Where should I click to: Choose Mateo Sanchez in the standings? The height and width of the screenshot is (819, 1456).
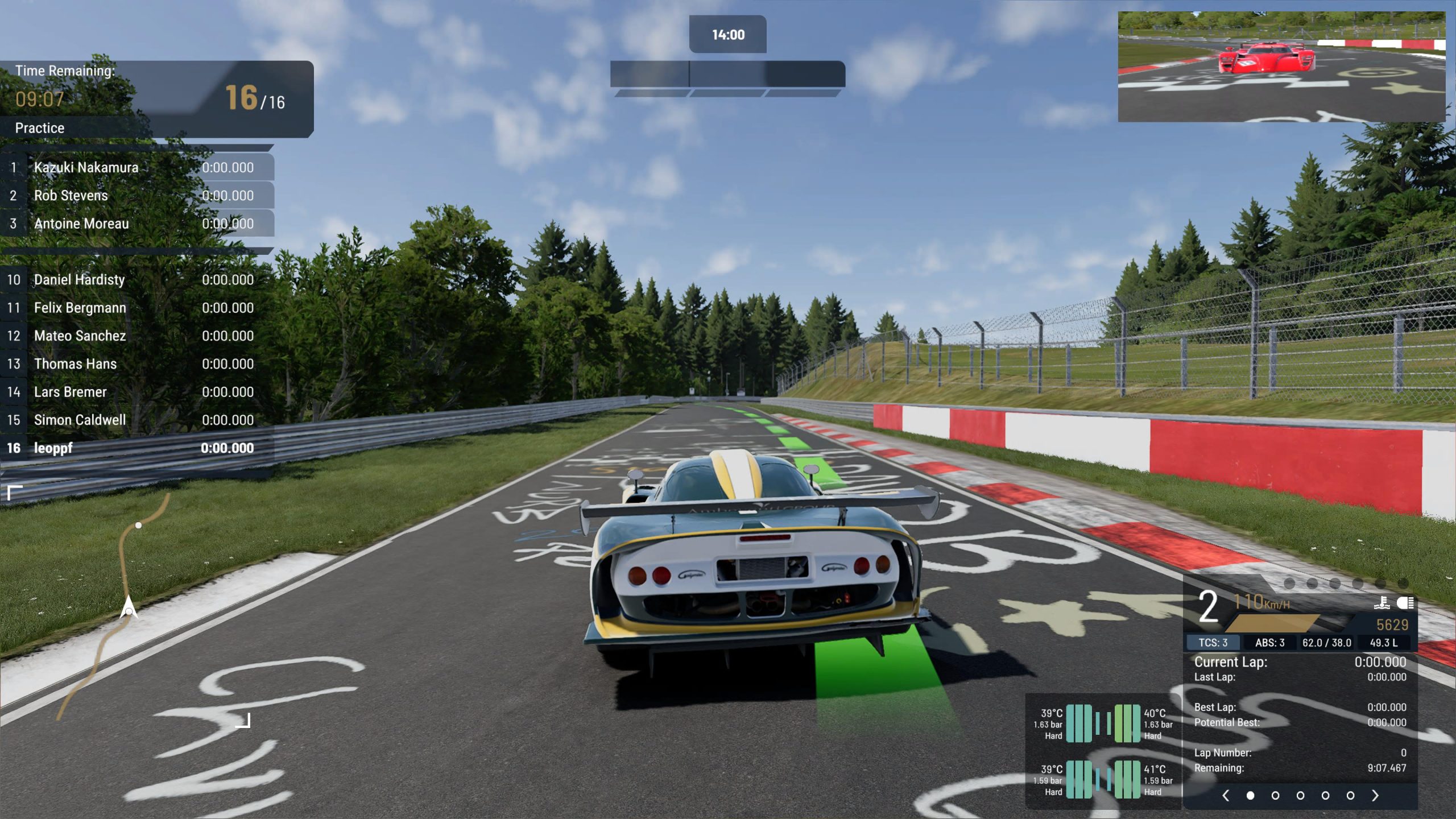point(136,336)
